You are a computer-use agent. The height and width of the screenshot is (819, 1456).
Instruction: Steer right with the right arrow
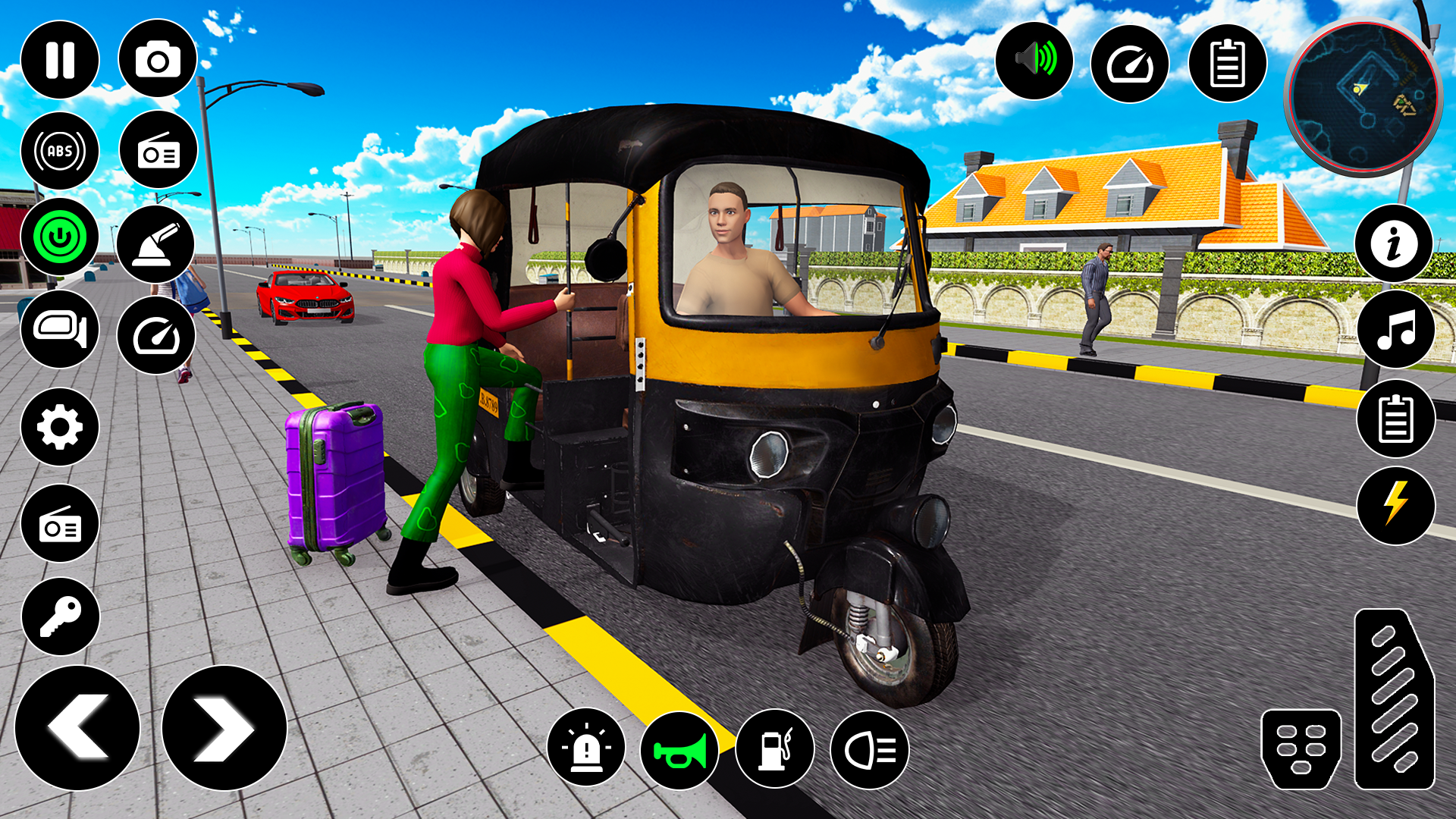click(x=224, y=728)
